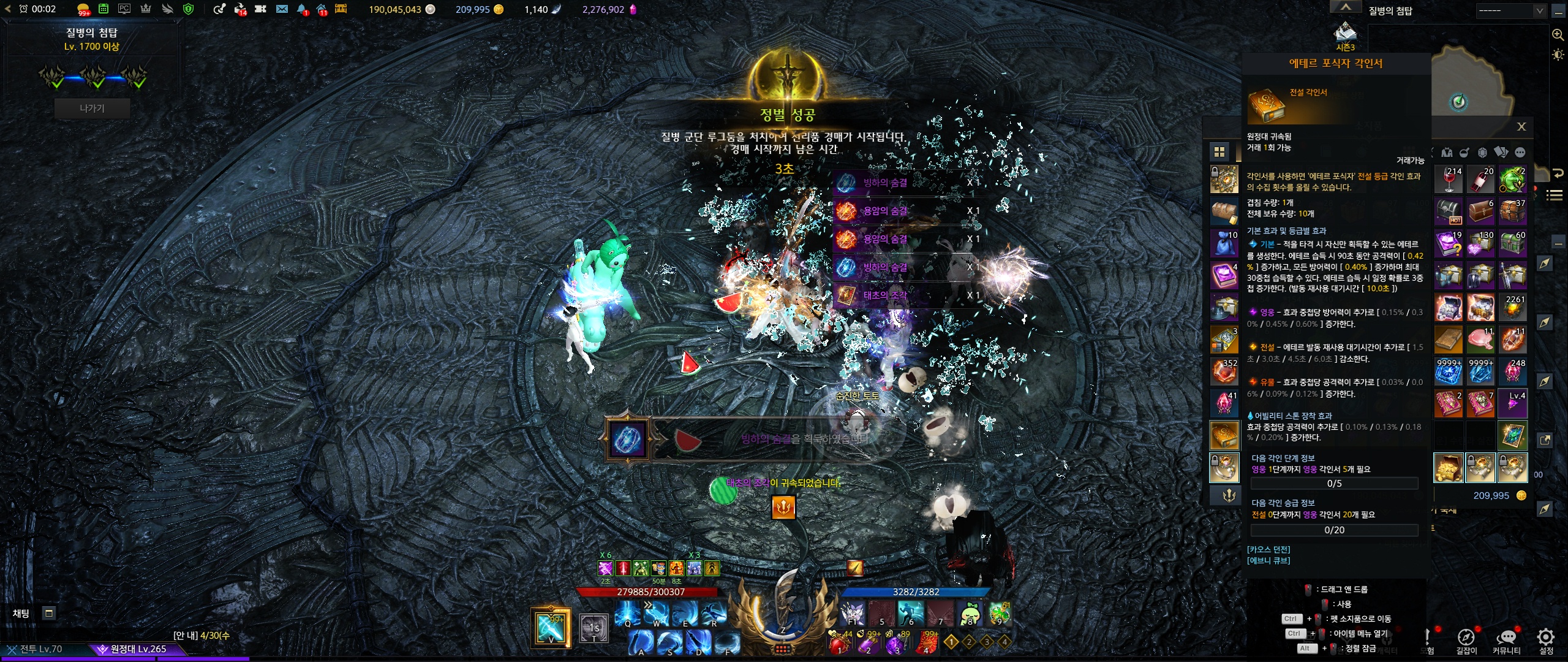Zoom in the minimap with magnifier button

(x=1558, y=35)
